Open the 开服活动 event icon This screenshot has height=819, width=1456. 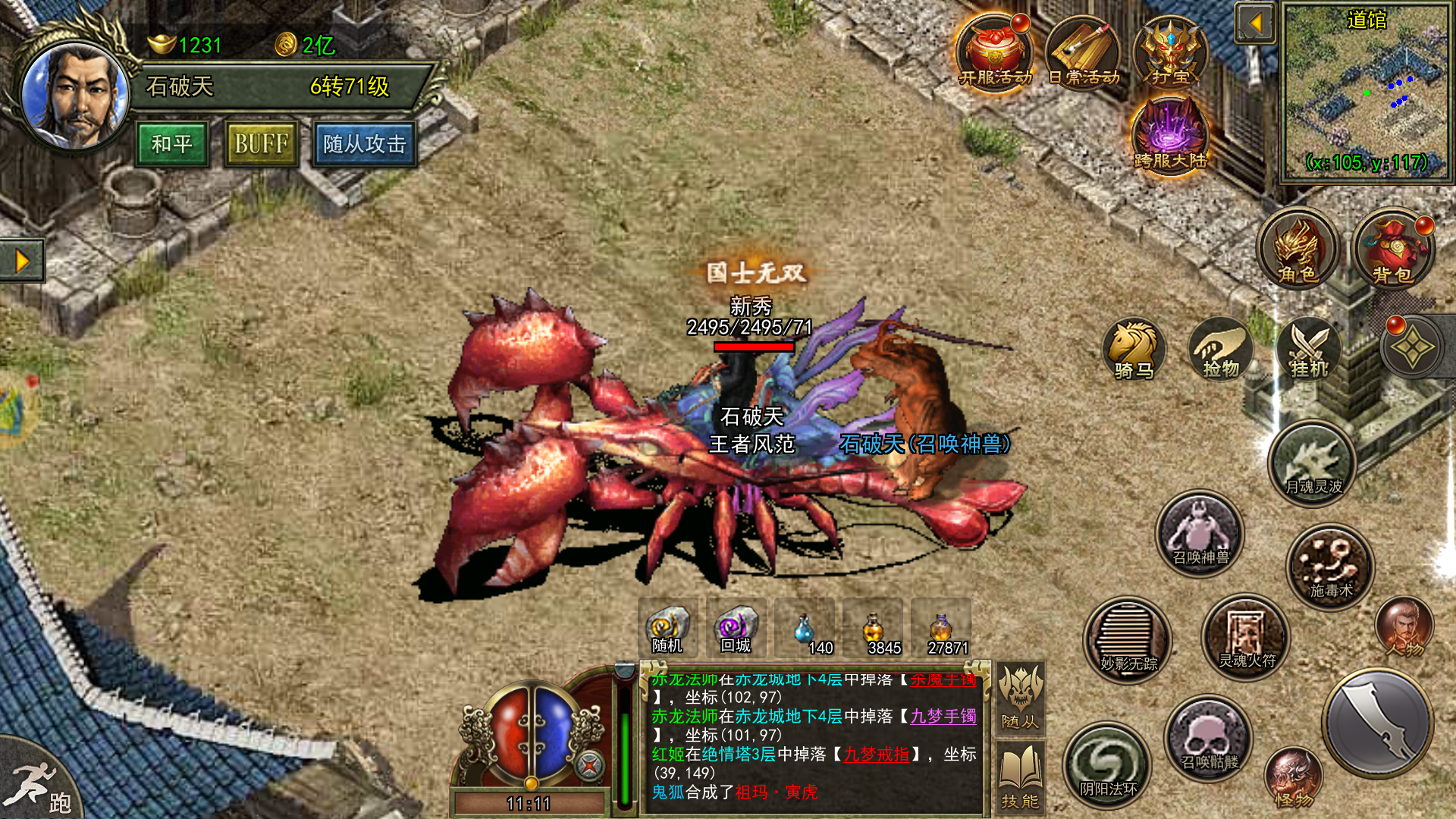pos(995,53)
